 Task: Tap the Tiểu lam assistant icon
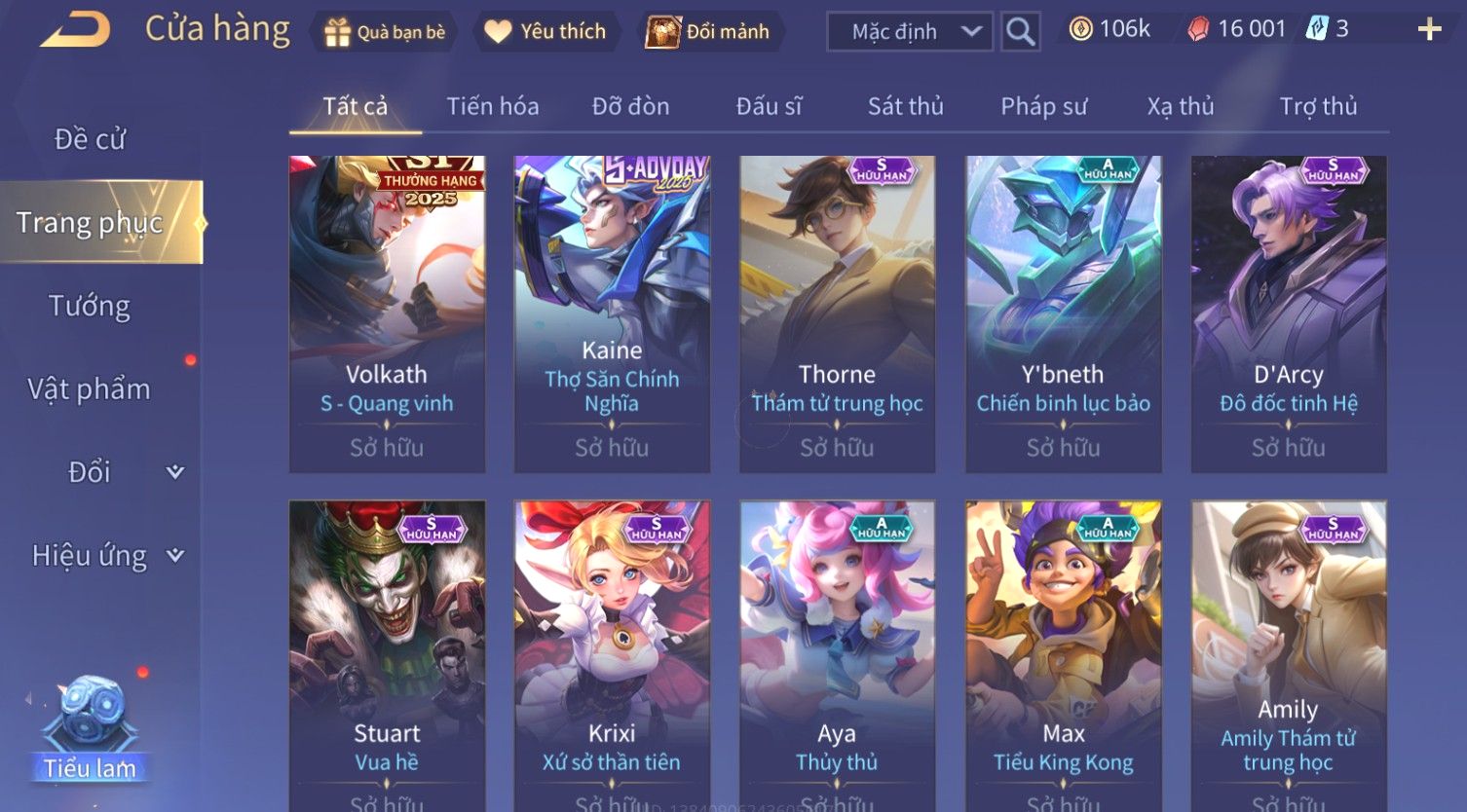click(90, 730)
